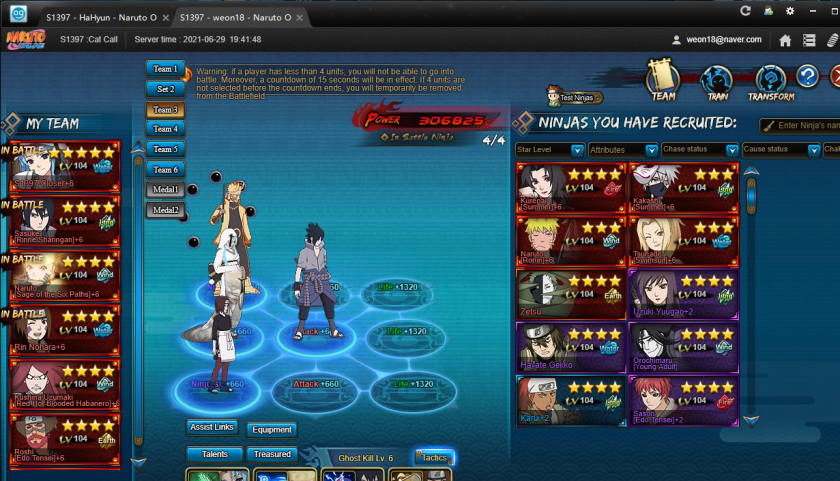Open Assist Links

coord(211,428)
